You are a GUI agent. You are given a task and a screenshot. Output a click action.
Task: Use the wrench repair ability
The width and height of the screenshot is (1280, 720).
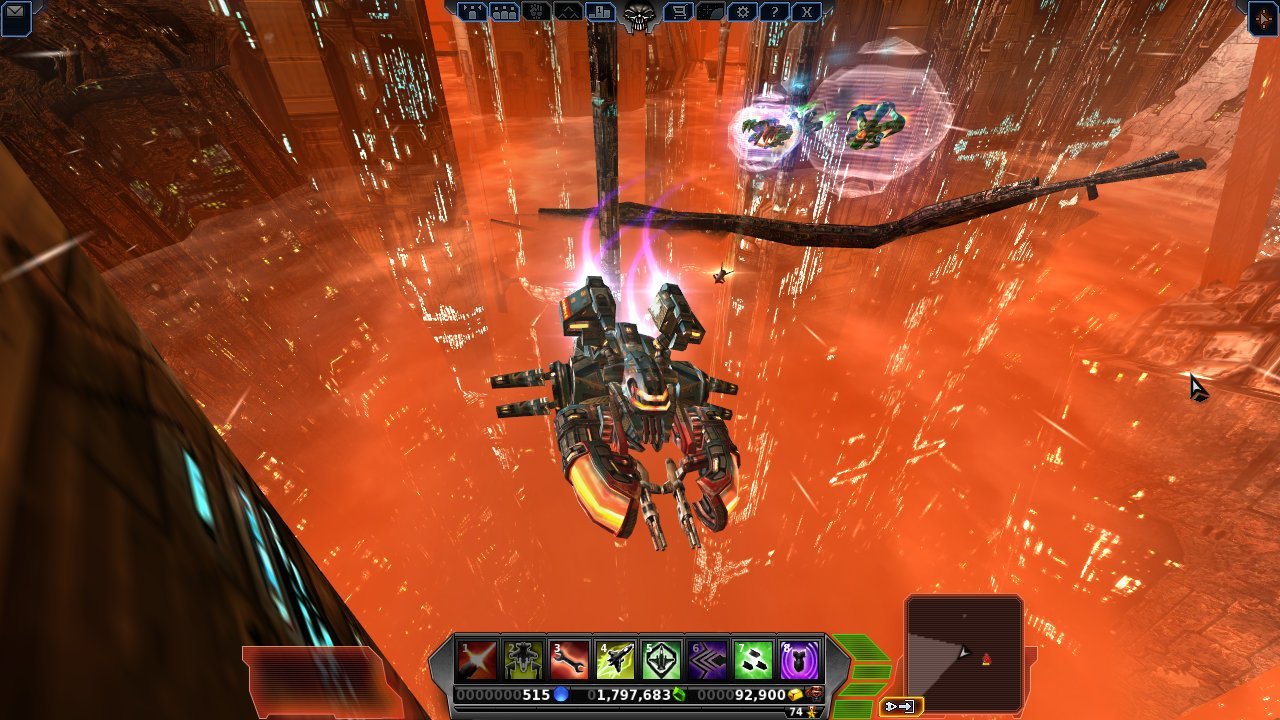tap(569, 660)
